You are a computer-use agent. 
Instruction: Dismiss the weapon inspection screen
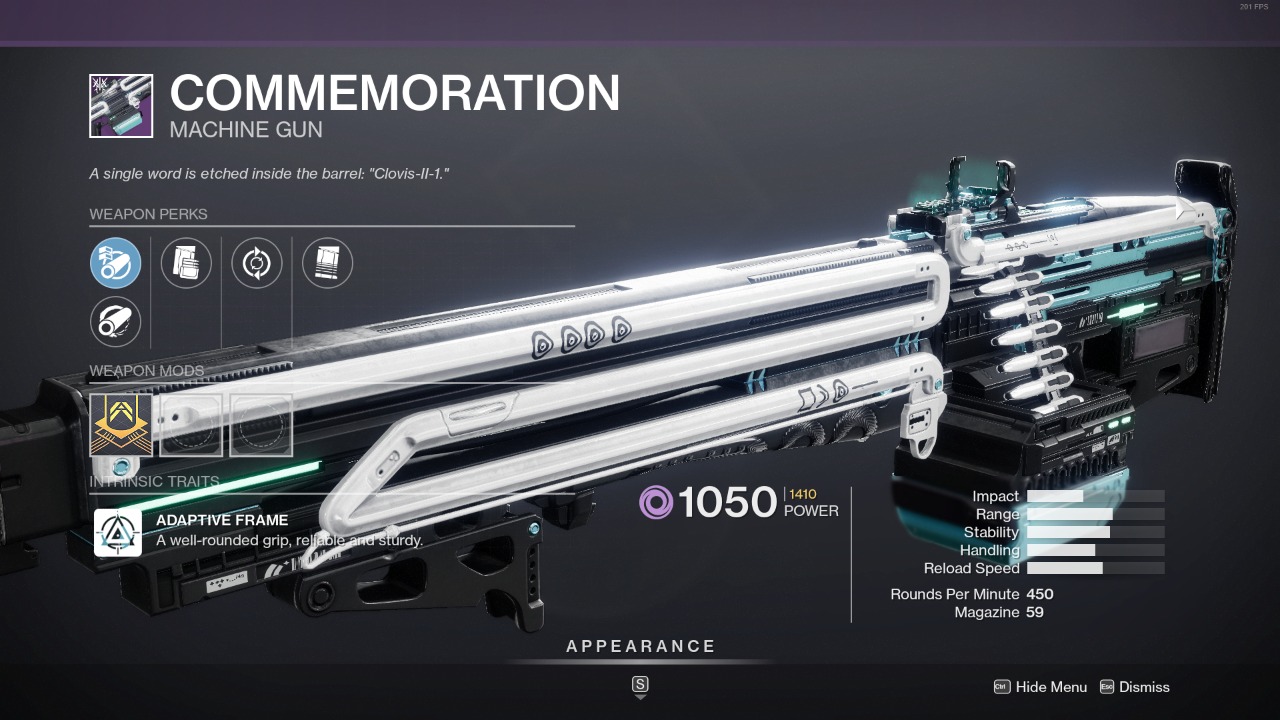pyautogui.click(x=1134, y=687)
